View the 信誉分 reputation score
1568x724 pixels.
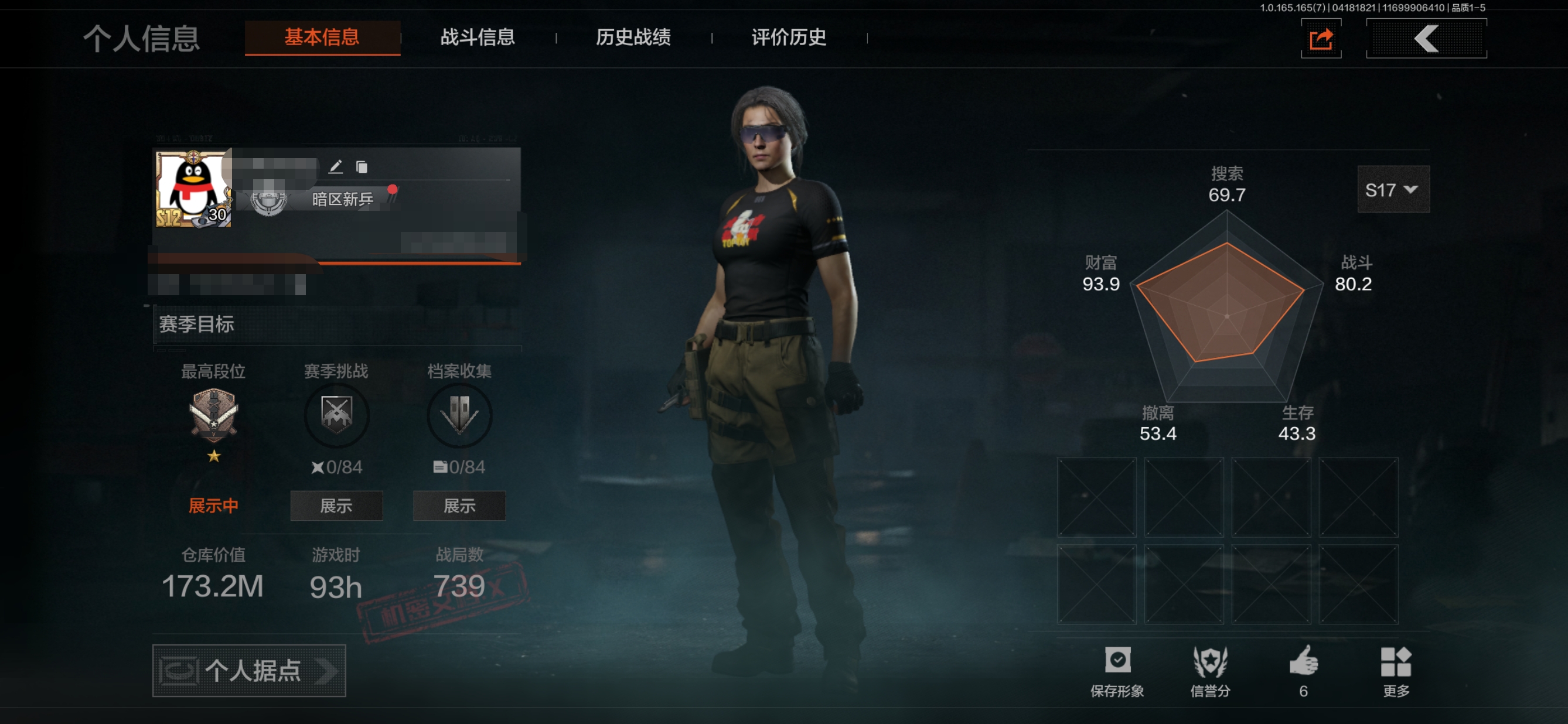point(1210,671)
